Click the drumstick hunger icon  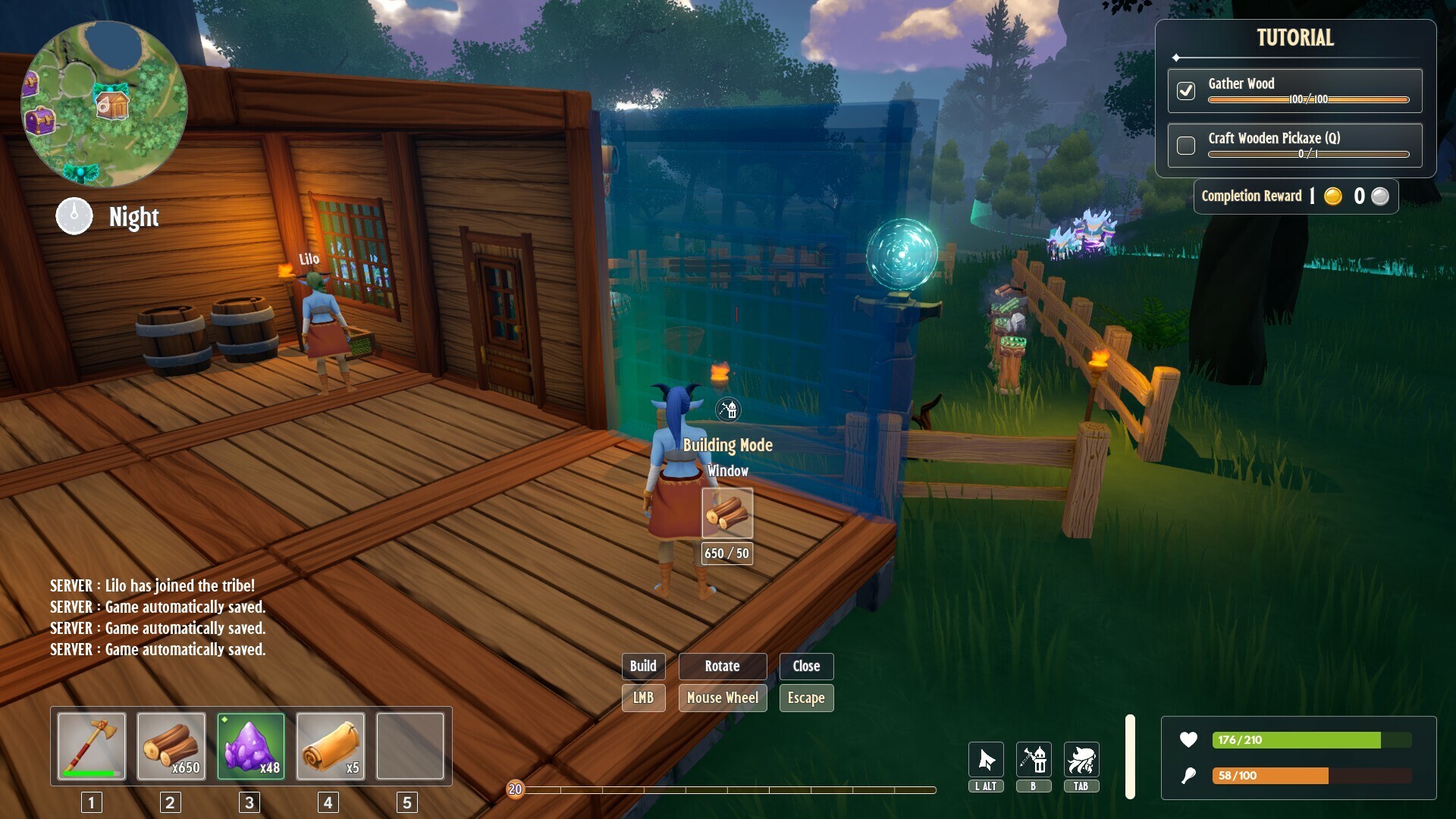(x=1190, y=776)
